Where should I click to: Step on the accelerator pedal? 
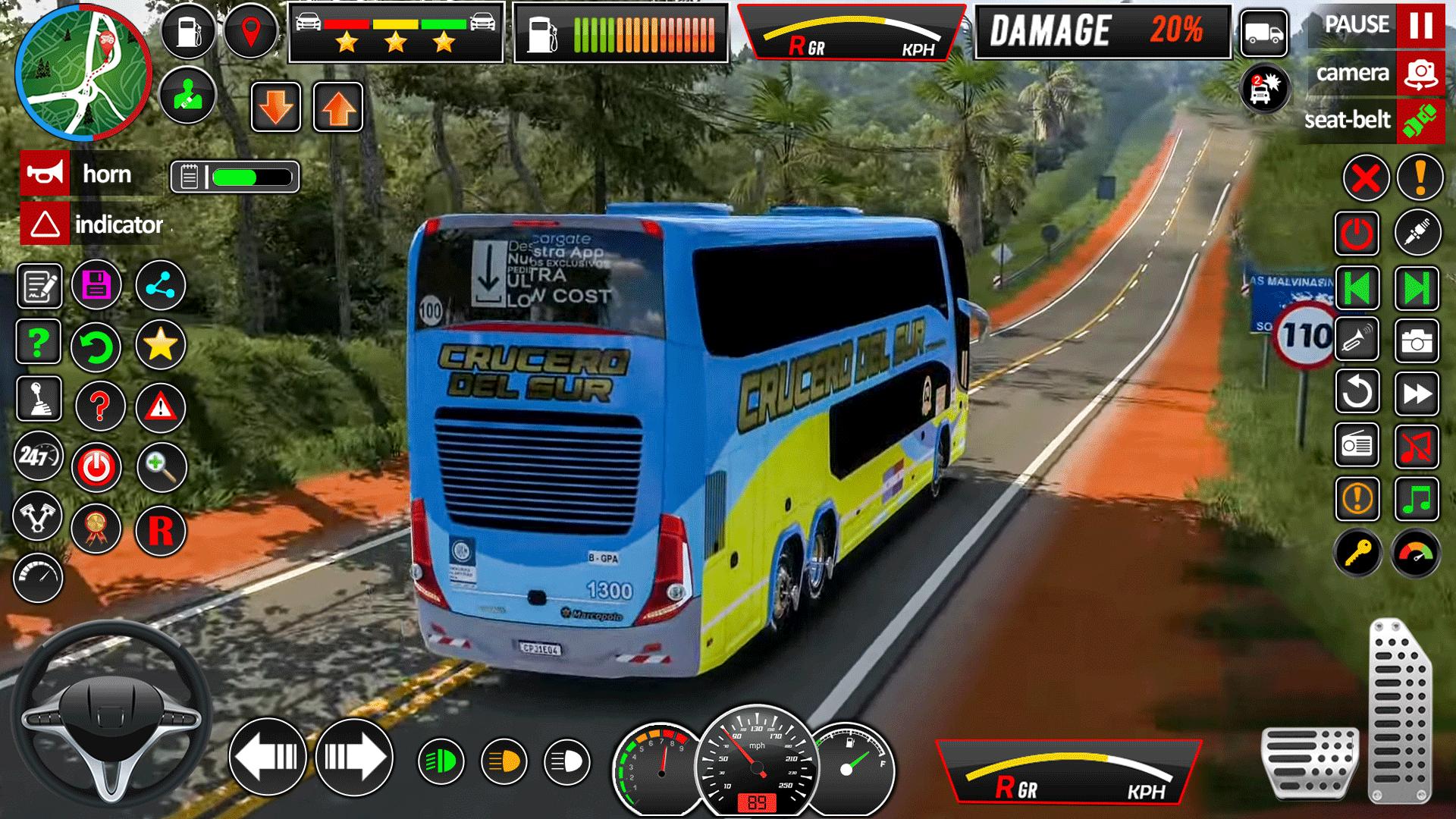(1399, 709)
